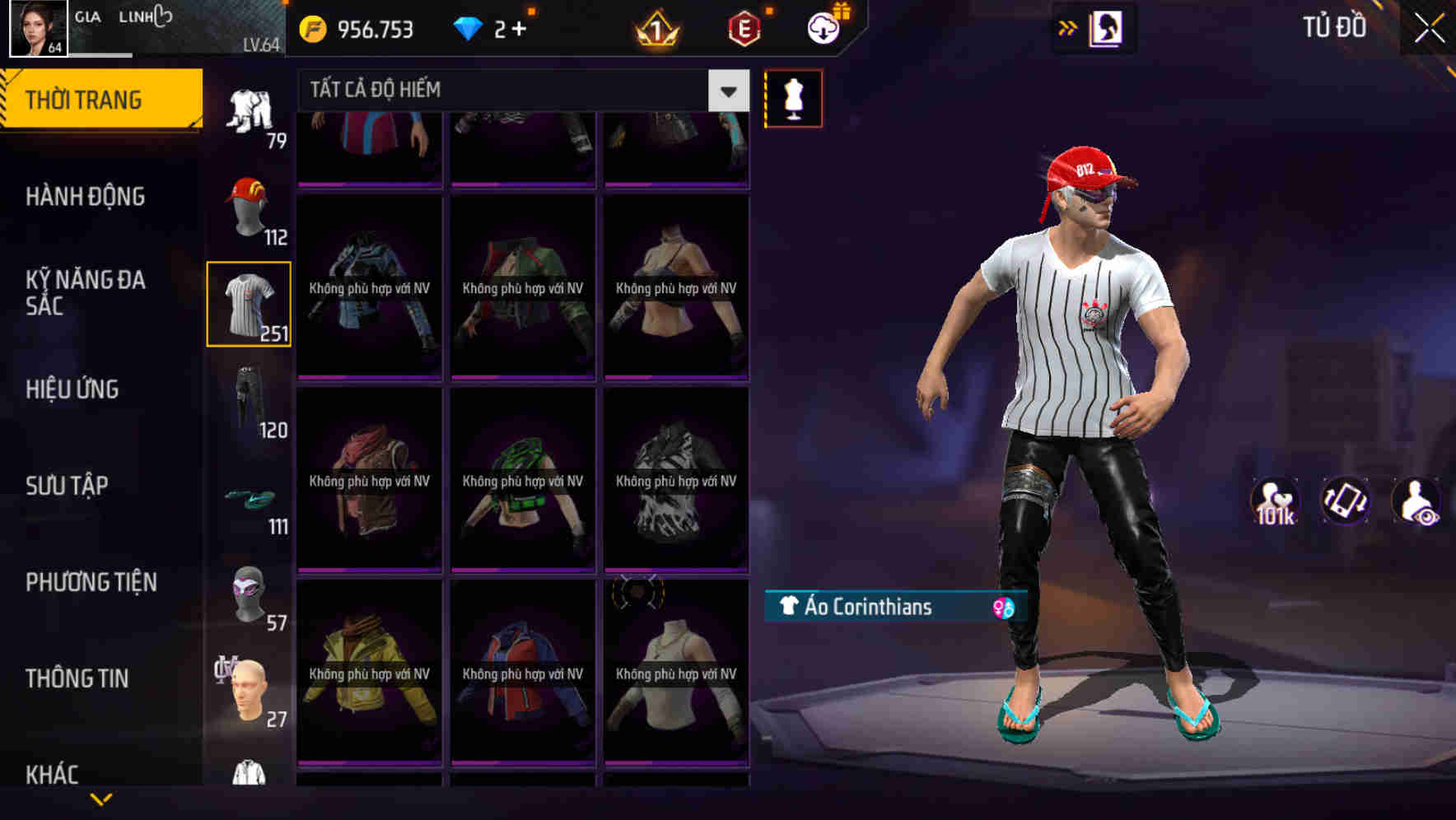This screenshot has height=820, width=1456.
Task: Collapse the left sidebar with bottom chevron
Action: tap(101, 797)
